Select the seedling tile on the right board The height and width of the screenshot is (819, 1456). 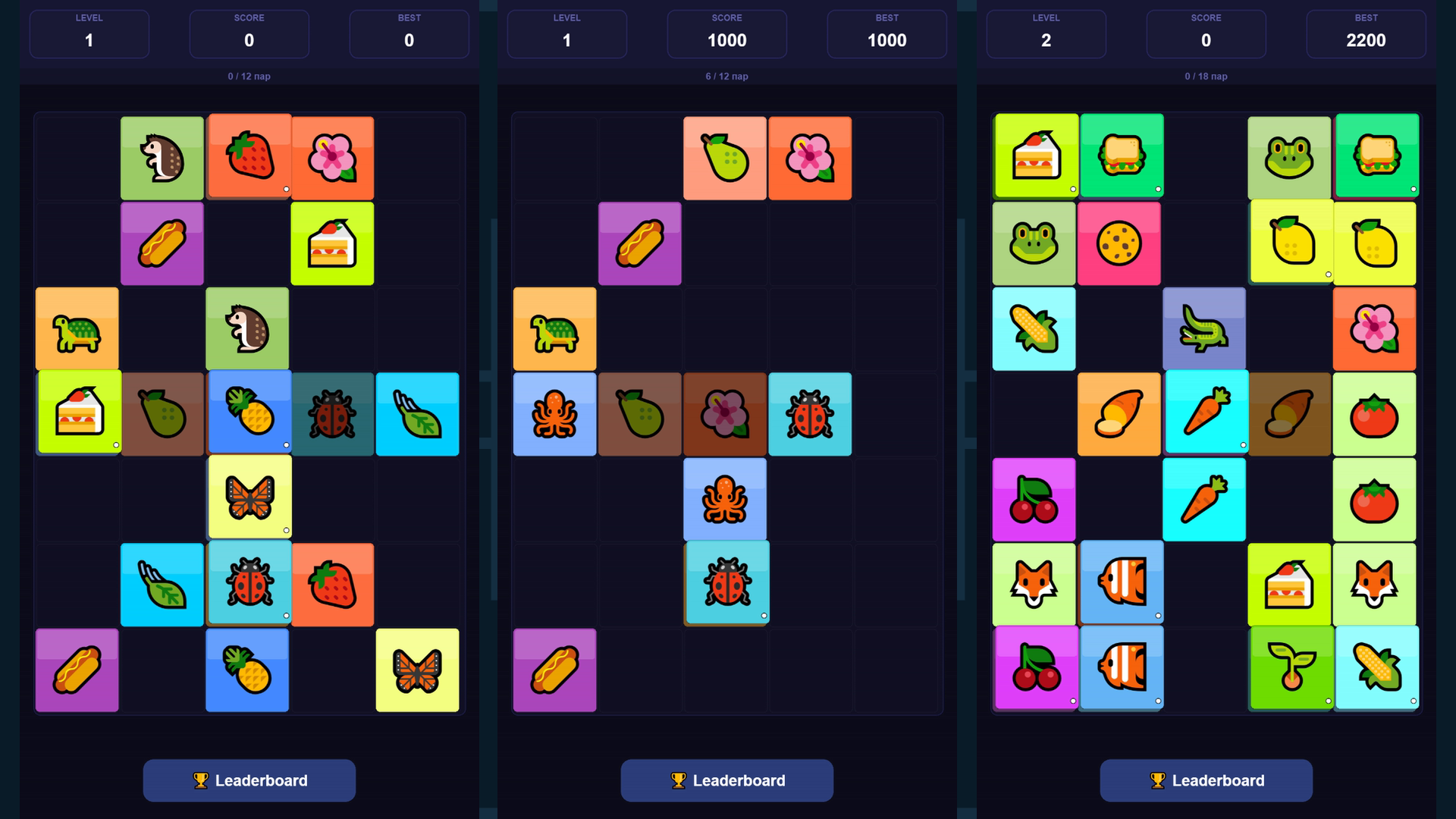tap(1291, 670)
